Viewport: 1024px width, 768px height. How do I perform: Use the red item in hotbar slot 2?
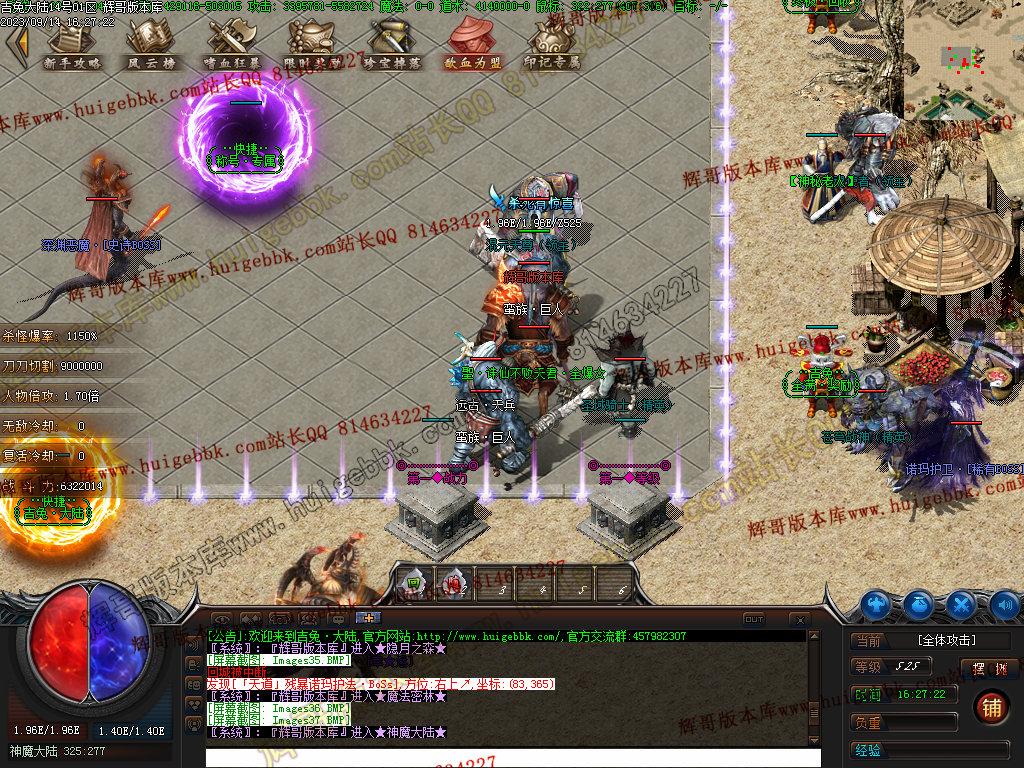454,582
